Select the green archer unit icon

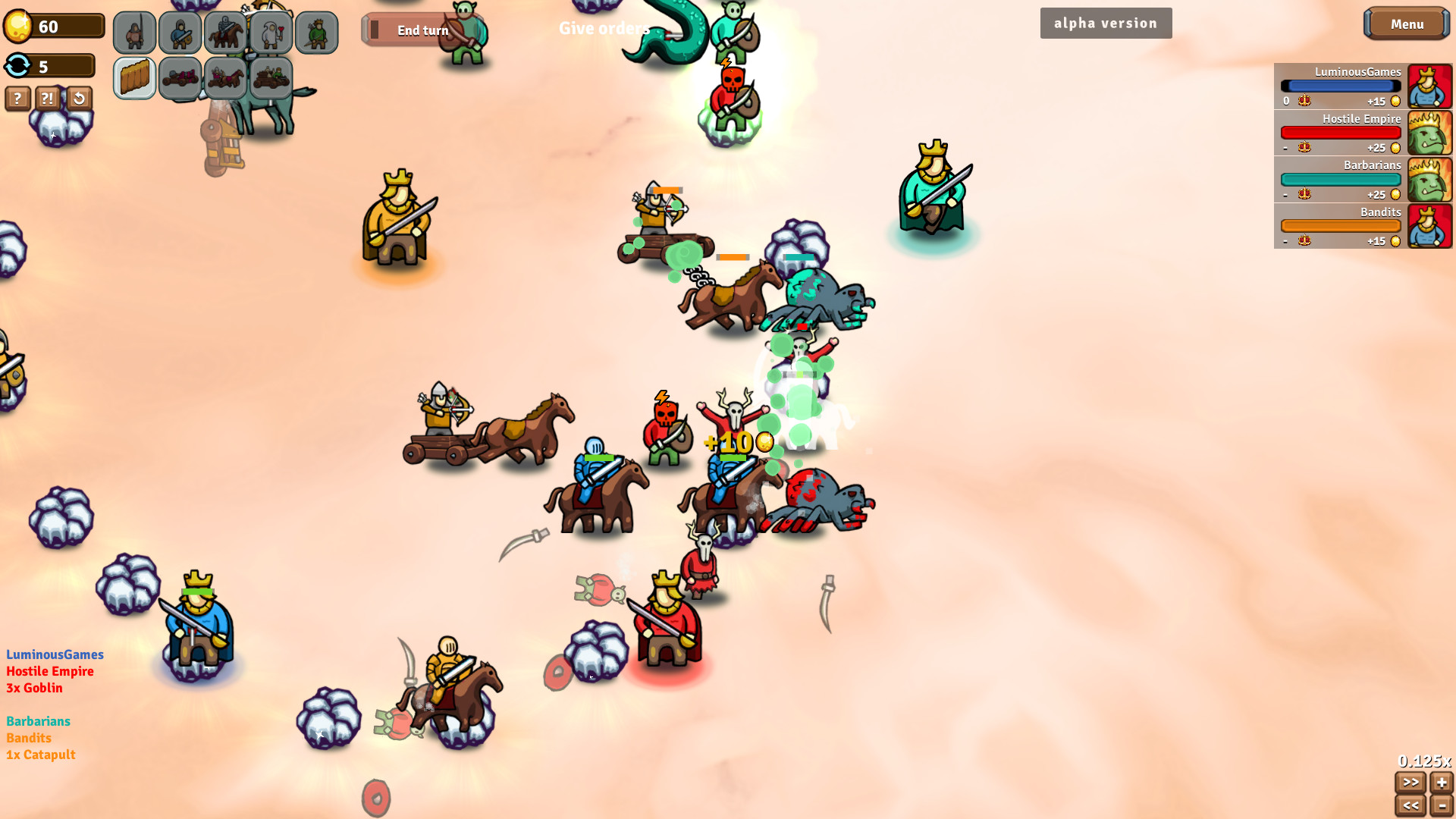[x=317, y=33]
